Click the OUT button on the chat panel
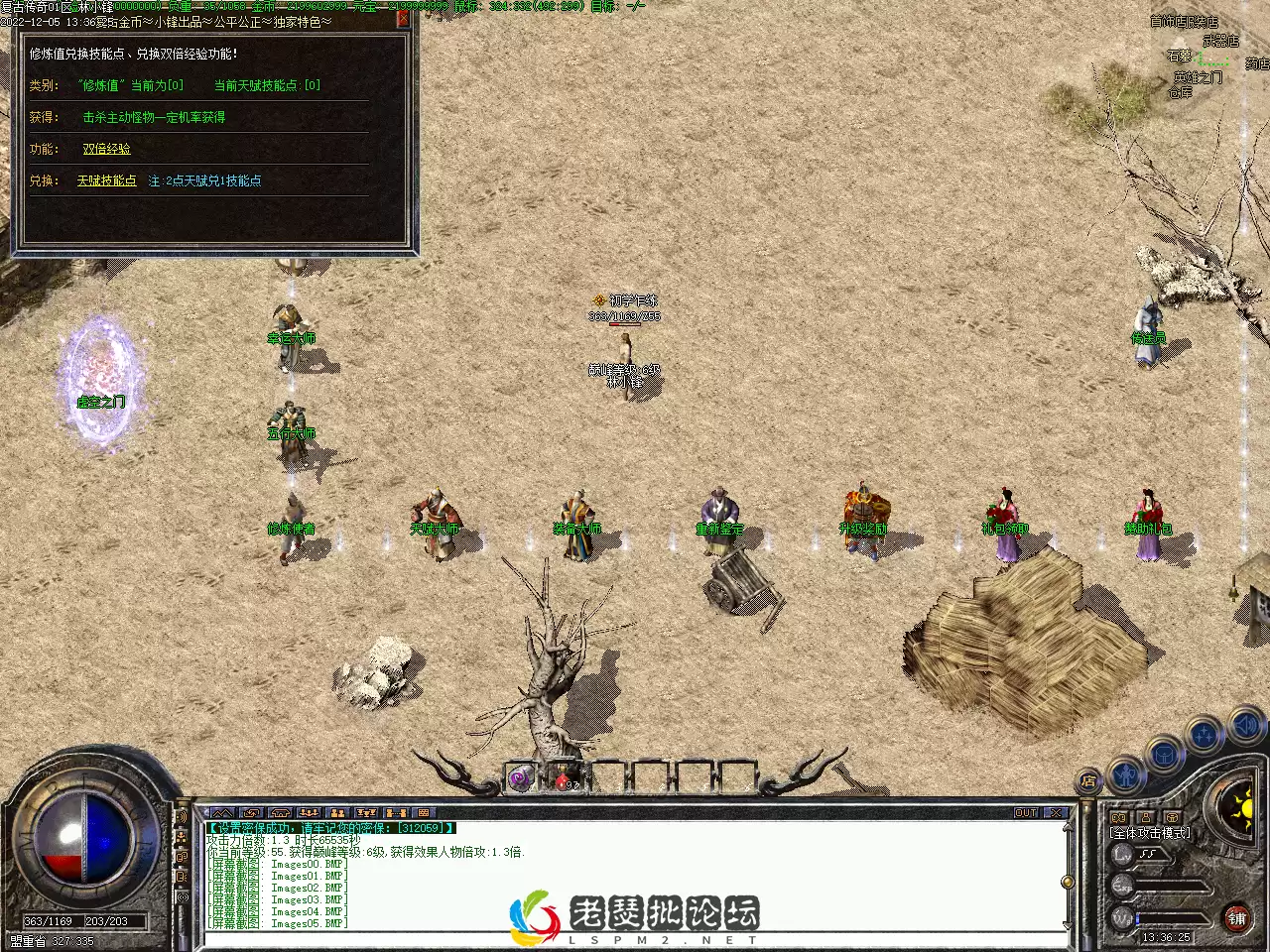 [x=1026, y=812]
